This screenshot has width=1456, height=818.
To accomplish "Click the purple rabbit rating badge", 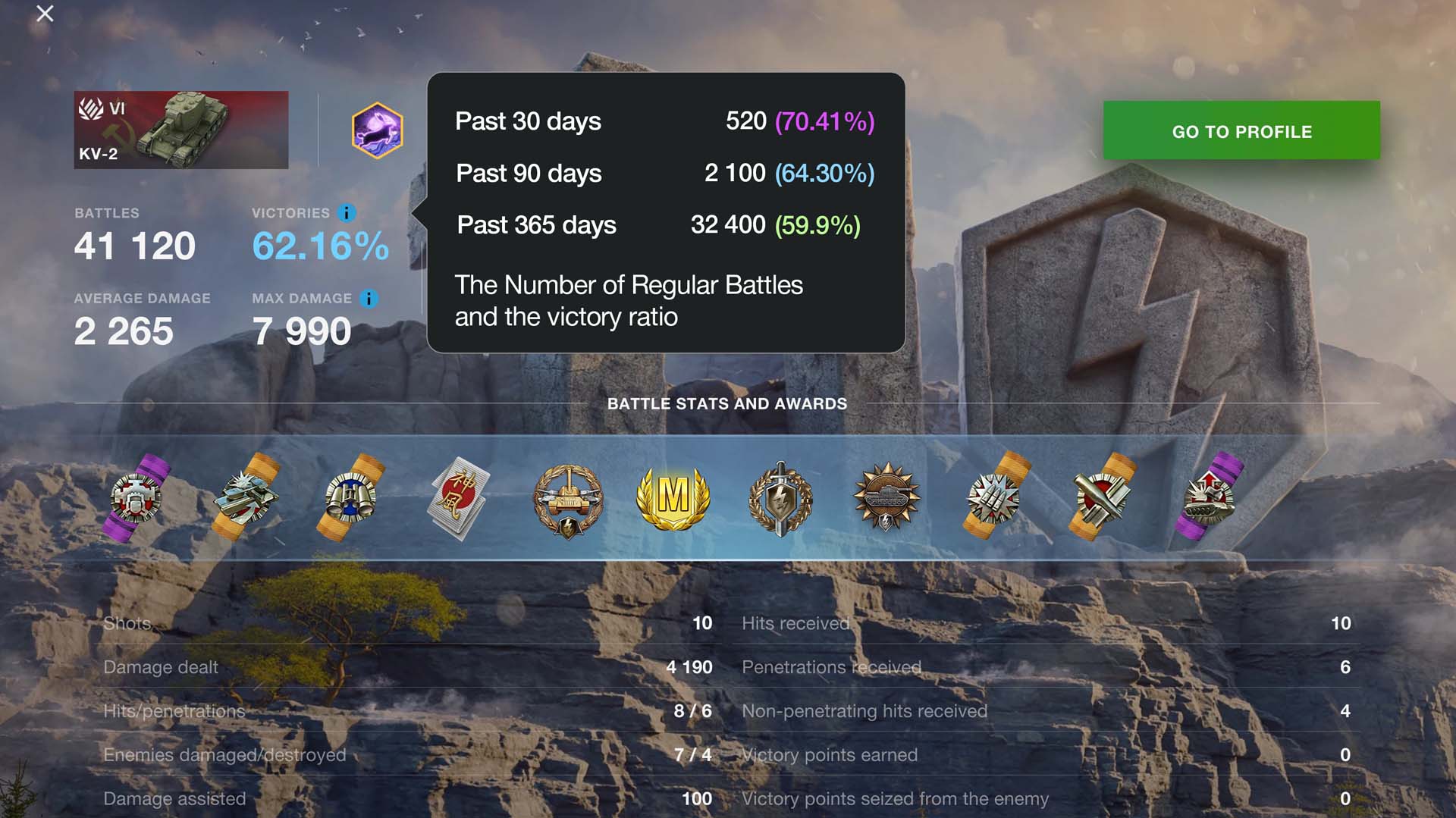I will pyautogui.click(x=377, y=130).
